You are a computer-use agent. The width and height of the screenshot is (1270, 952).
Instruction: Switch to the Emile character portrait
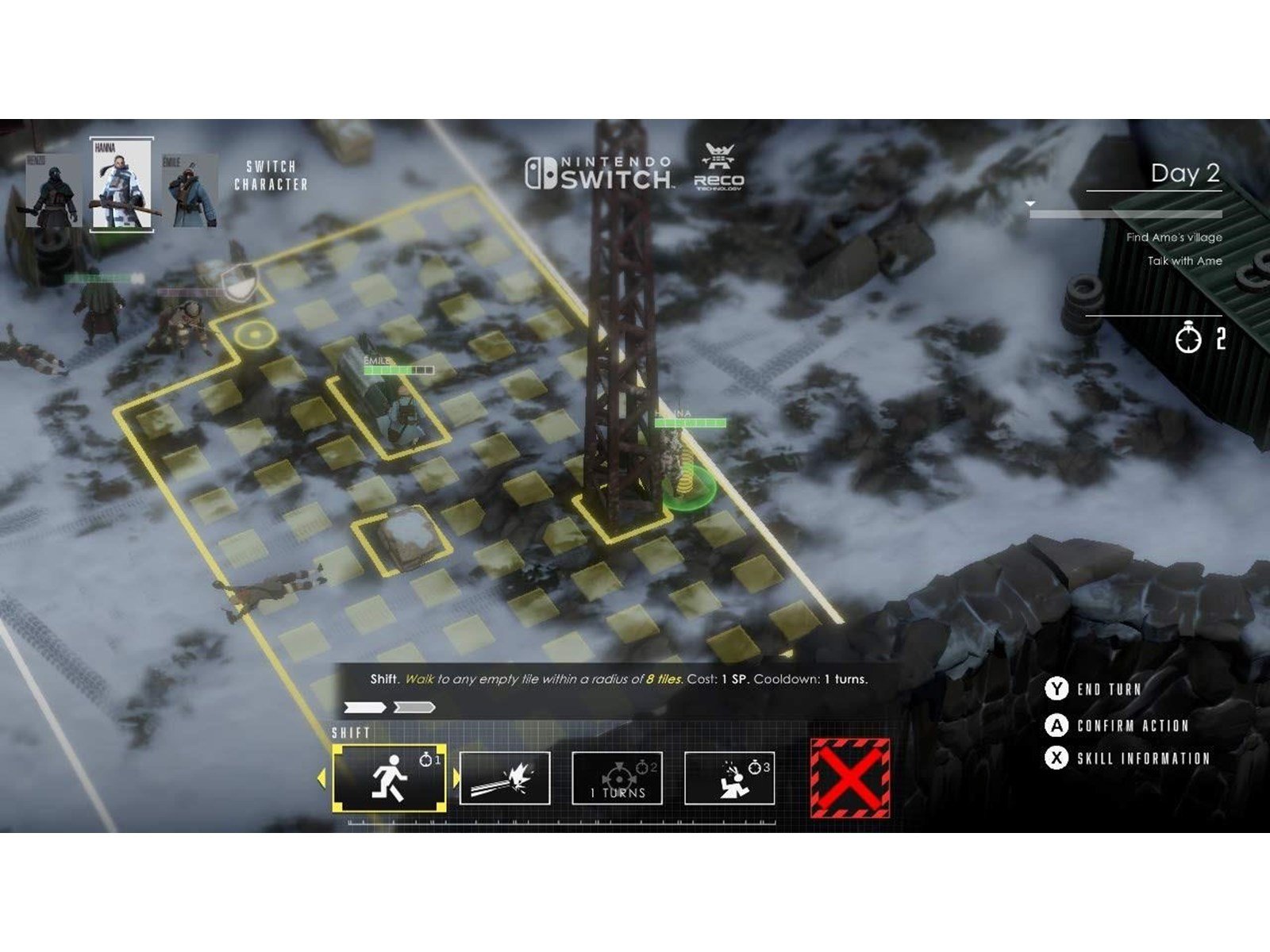coord(190,190)
